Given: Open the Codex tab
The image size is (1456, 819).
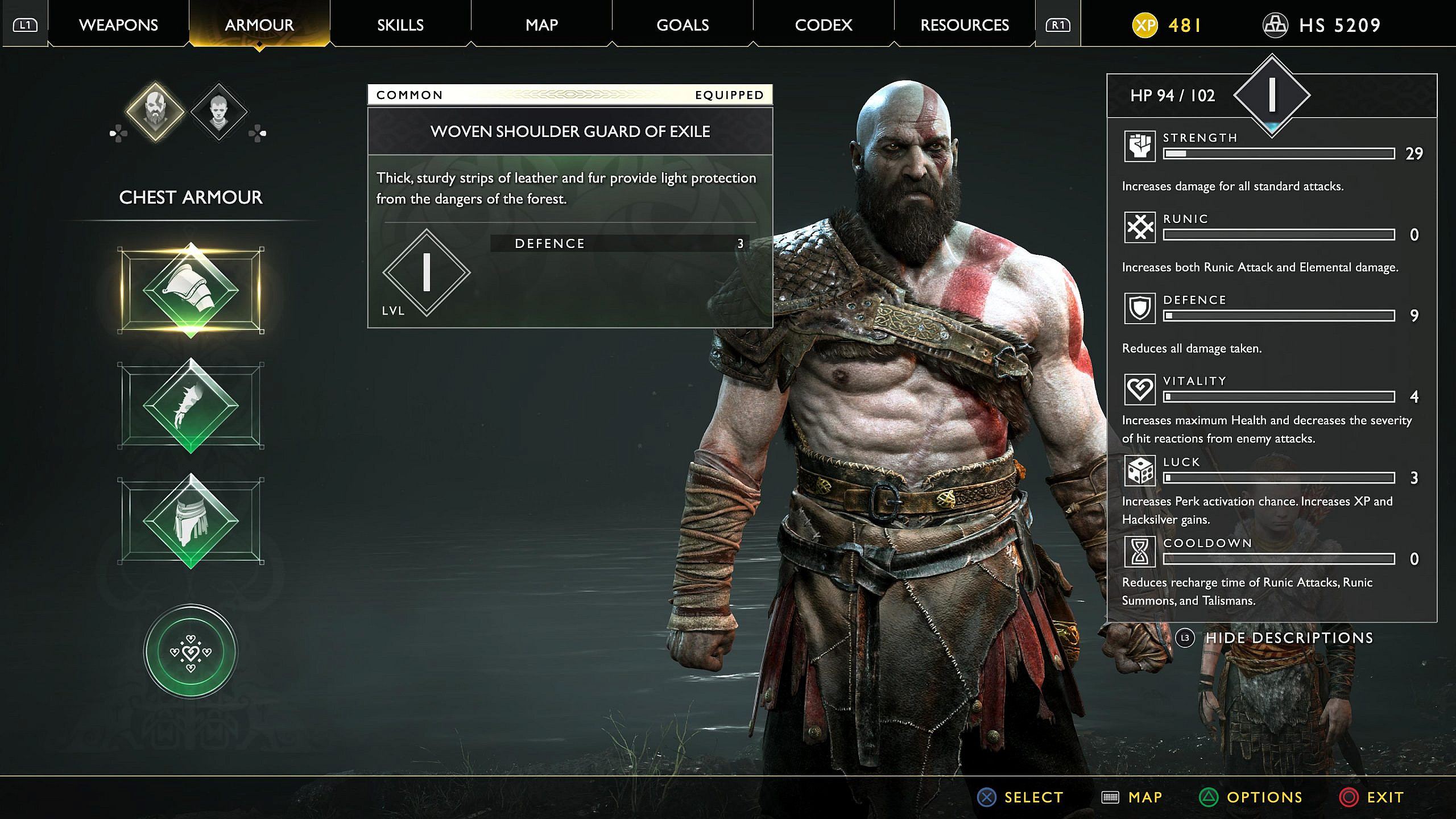Looking at the screenshot, I should pos(824,25).
